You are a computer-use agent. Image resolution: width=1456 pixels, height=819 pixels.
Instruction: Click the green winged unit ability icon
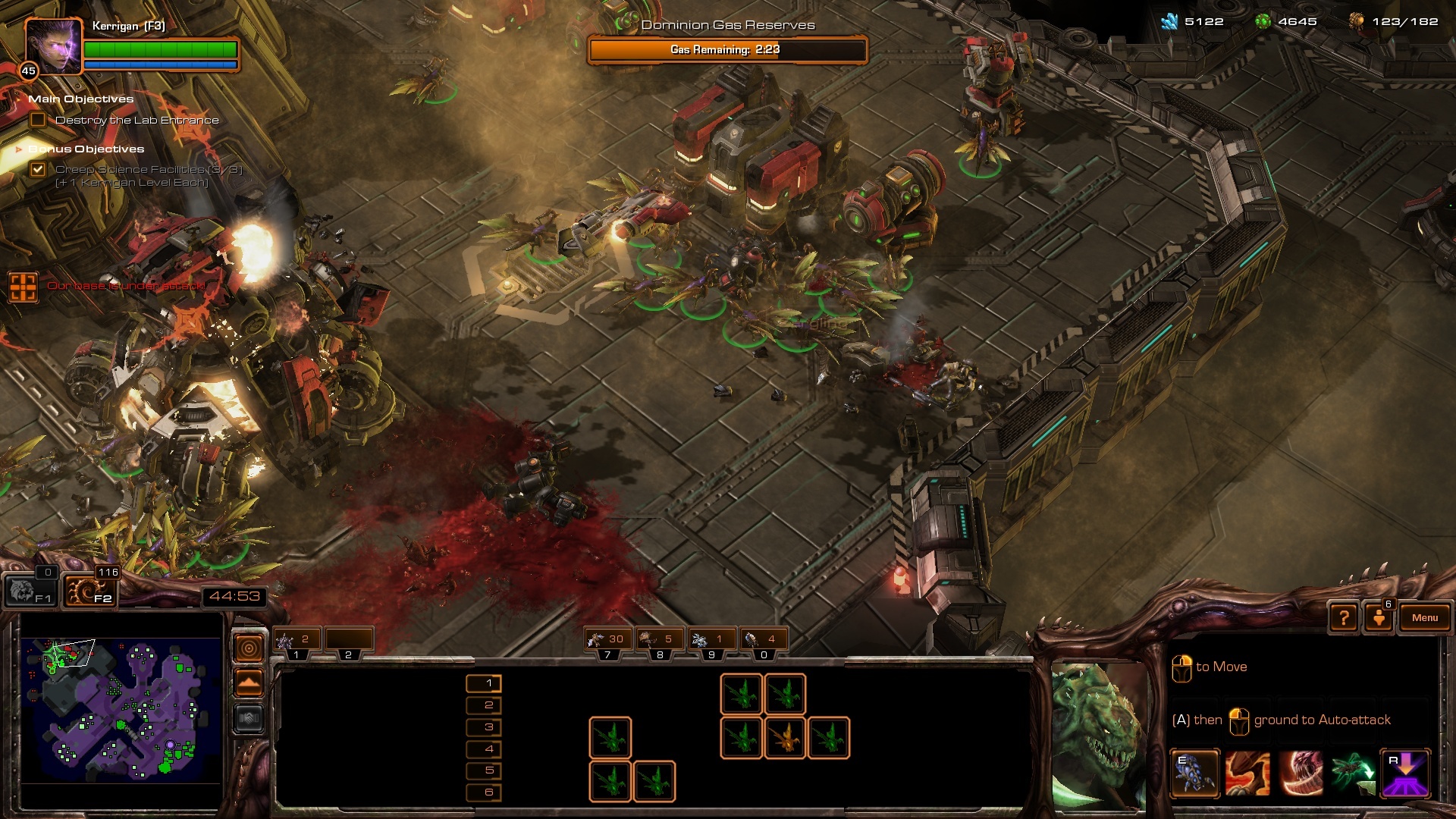[1352, 773]
